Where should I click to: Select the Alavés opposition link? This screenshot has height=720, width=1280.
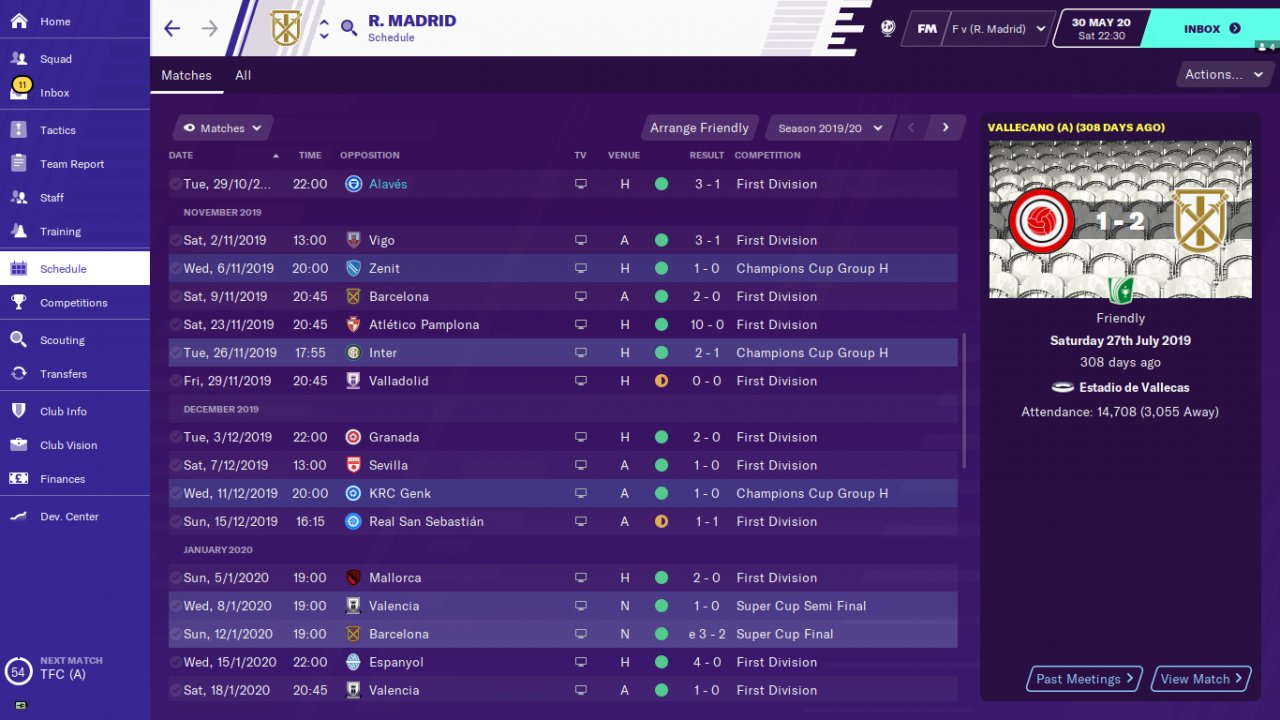click(x=388, y=184)
